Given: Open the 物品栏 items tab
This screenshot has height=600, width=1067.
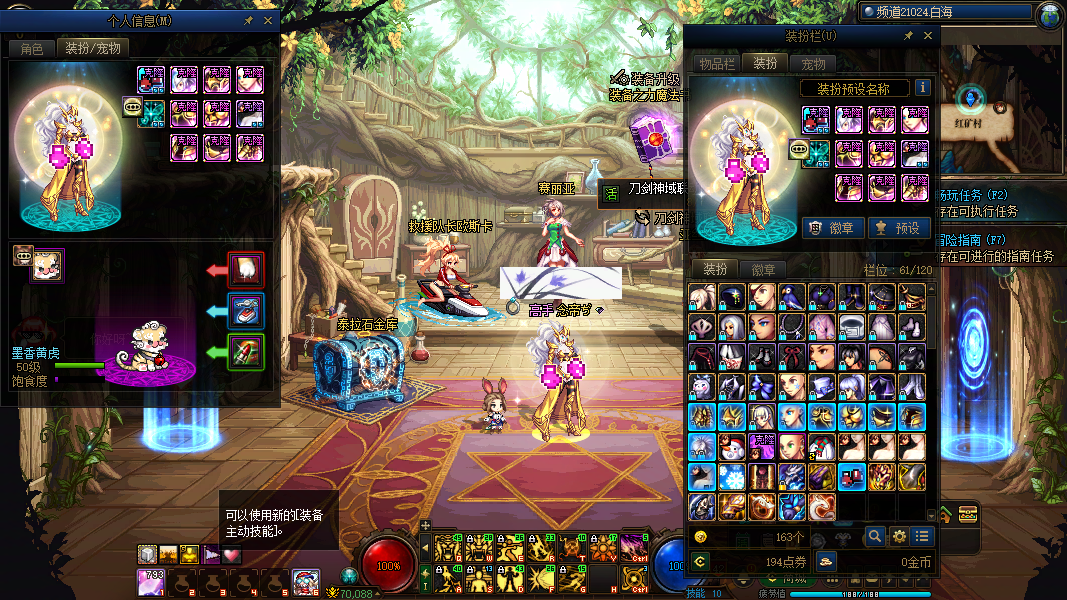Looking at the screenshot, I should pos(716,64).
